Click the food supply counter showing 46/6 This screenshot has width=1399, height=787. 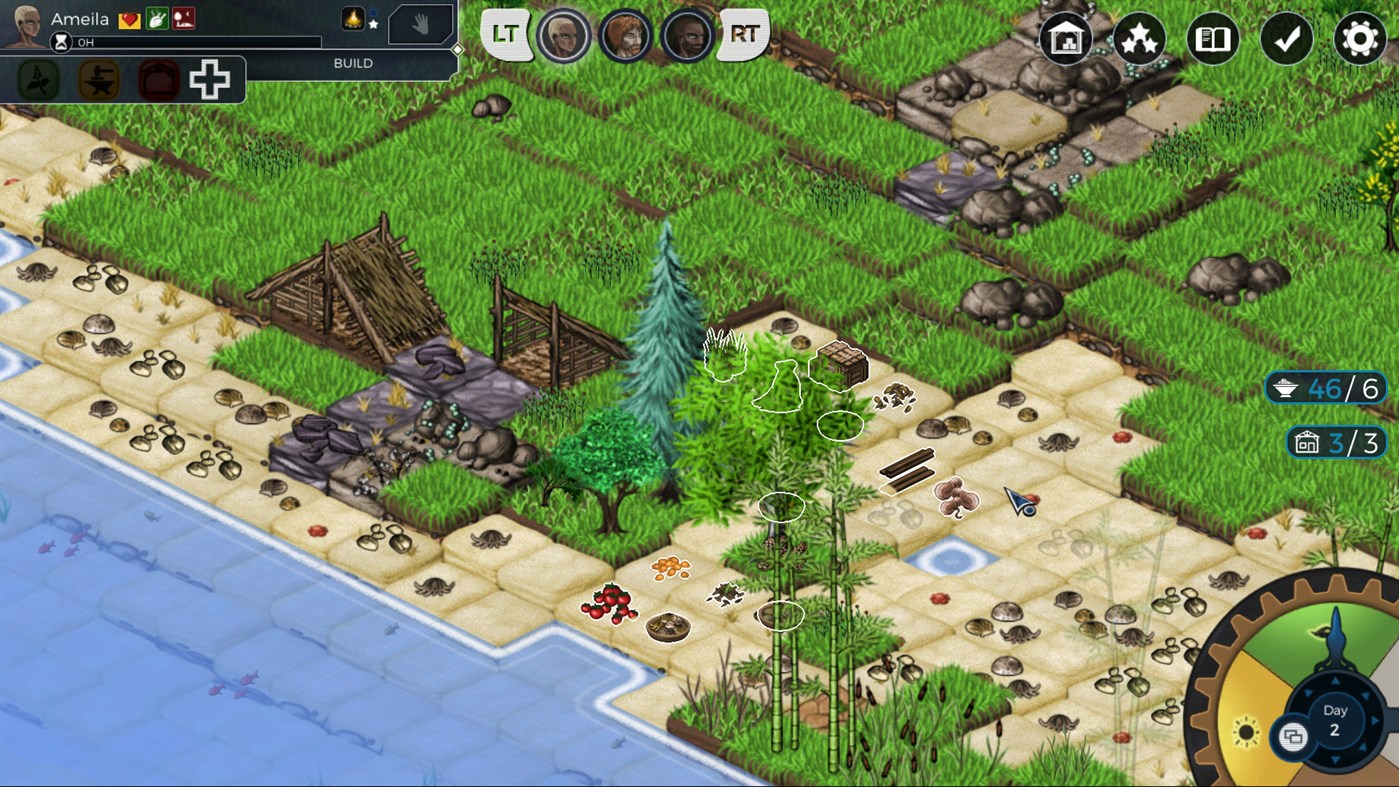point(1326,388)
